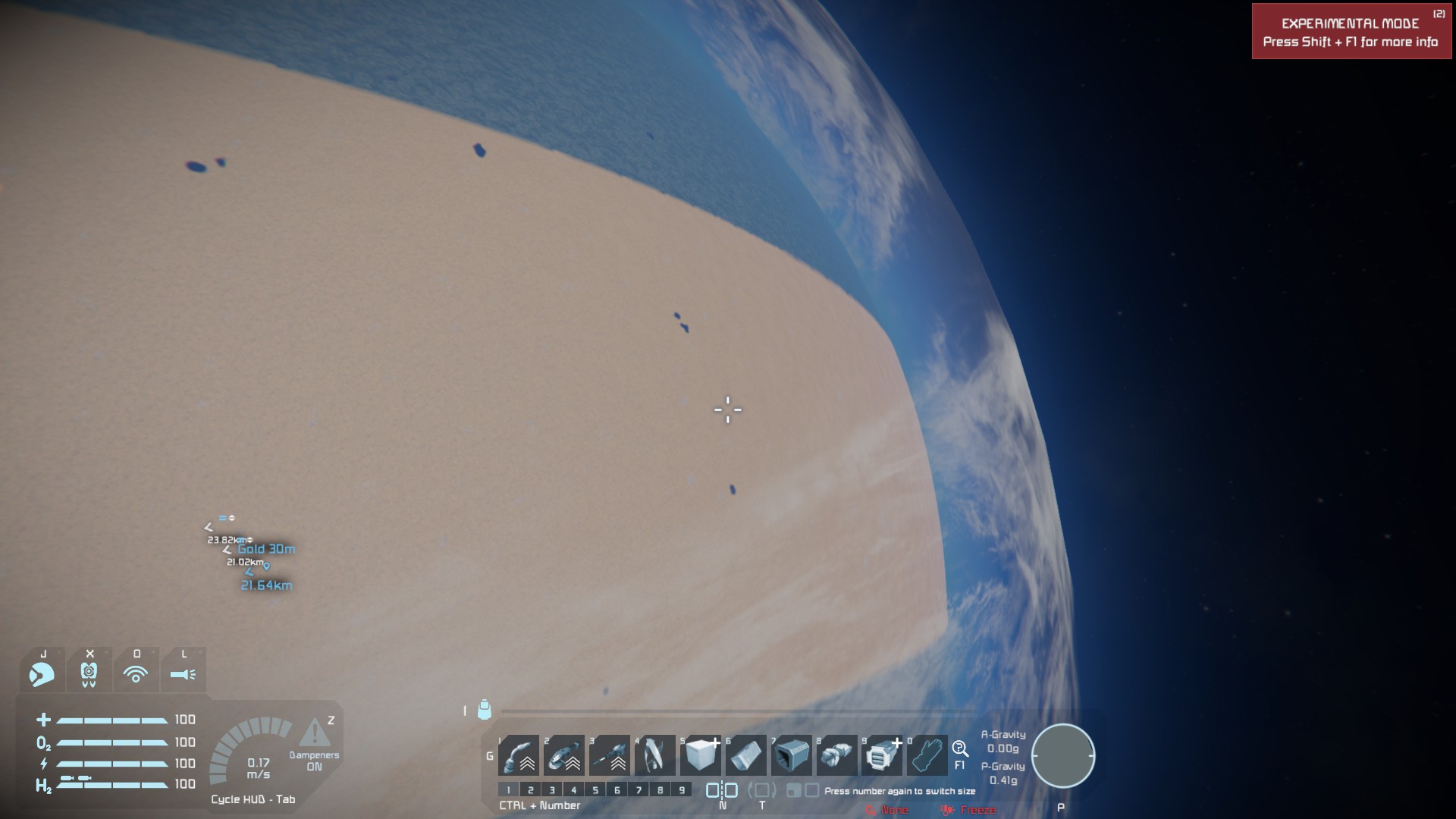
Task: Toggle the symmetry mode icon
Action: point(722,790)
